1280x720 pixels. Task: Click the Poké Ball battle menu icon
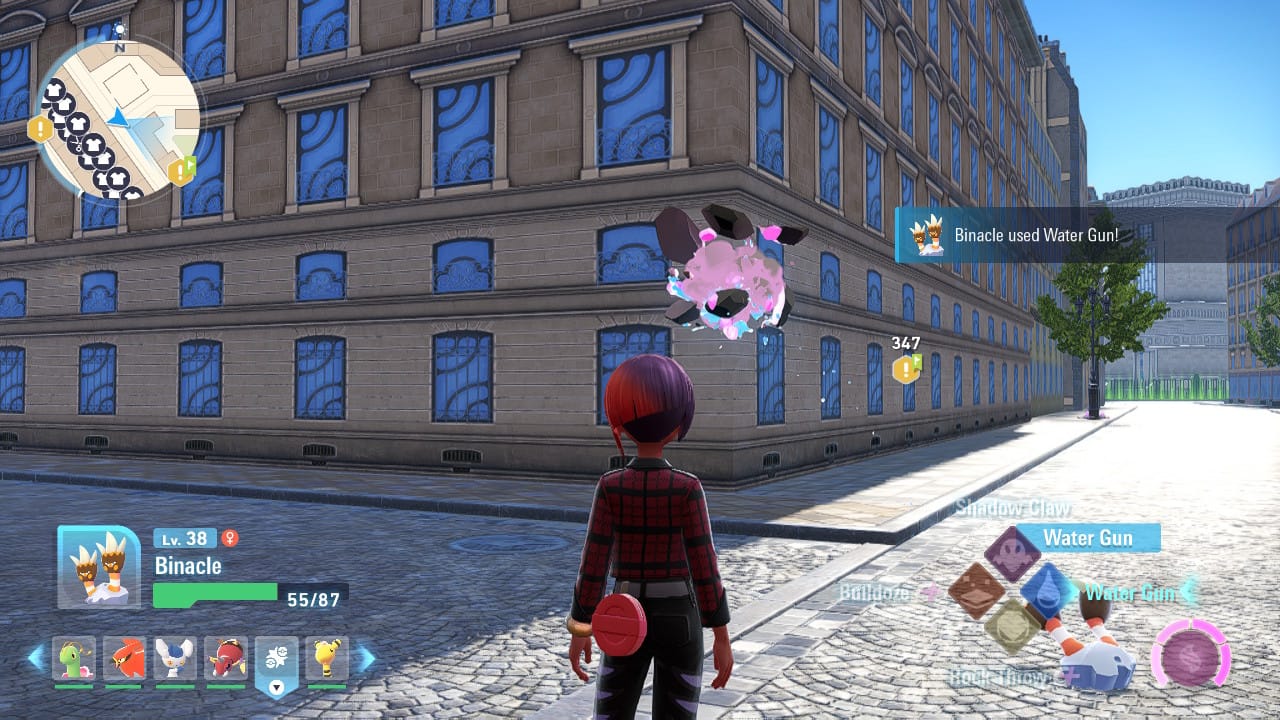[277, 654]
